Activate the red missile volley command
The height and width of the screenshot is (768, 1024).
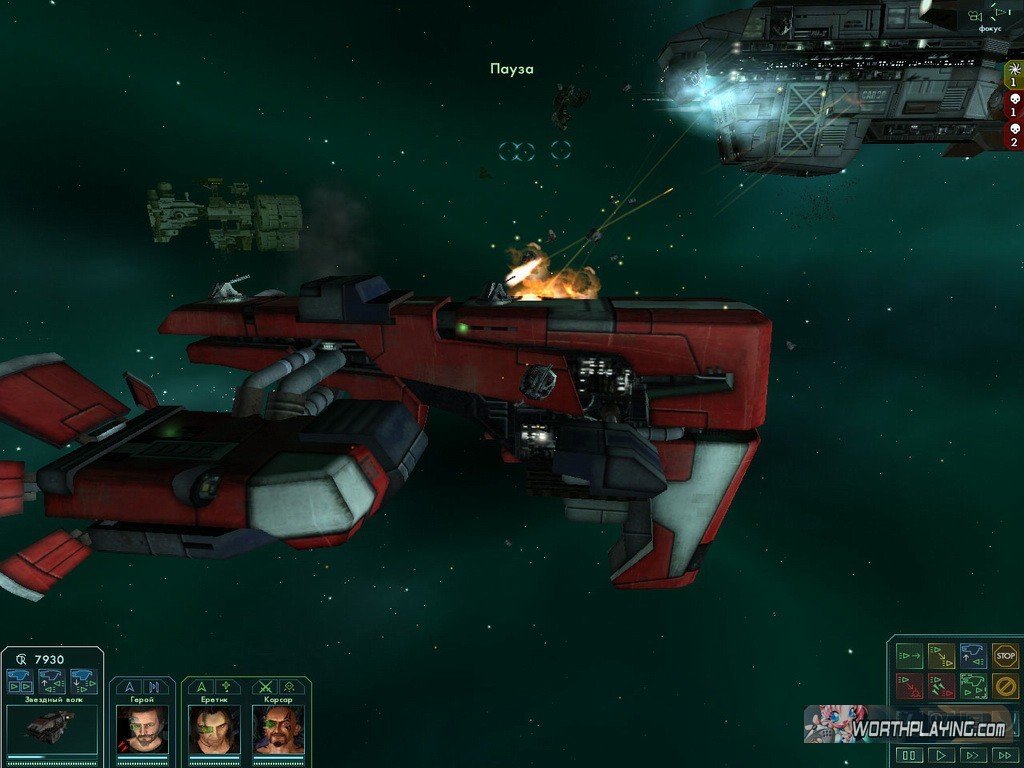click(941, 687)
